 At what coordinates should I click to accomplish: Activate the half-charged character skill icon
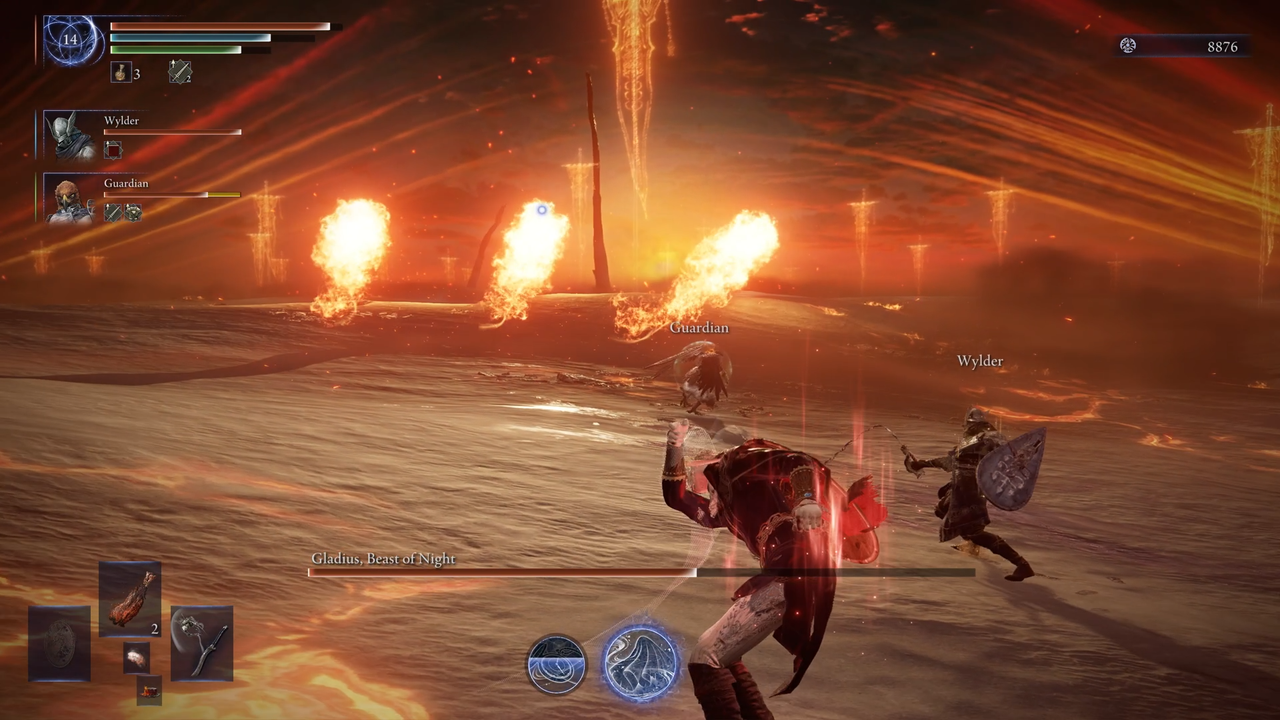click(x=556, y=664)
